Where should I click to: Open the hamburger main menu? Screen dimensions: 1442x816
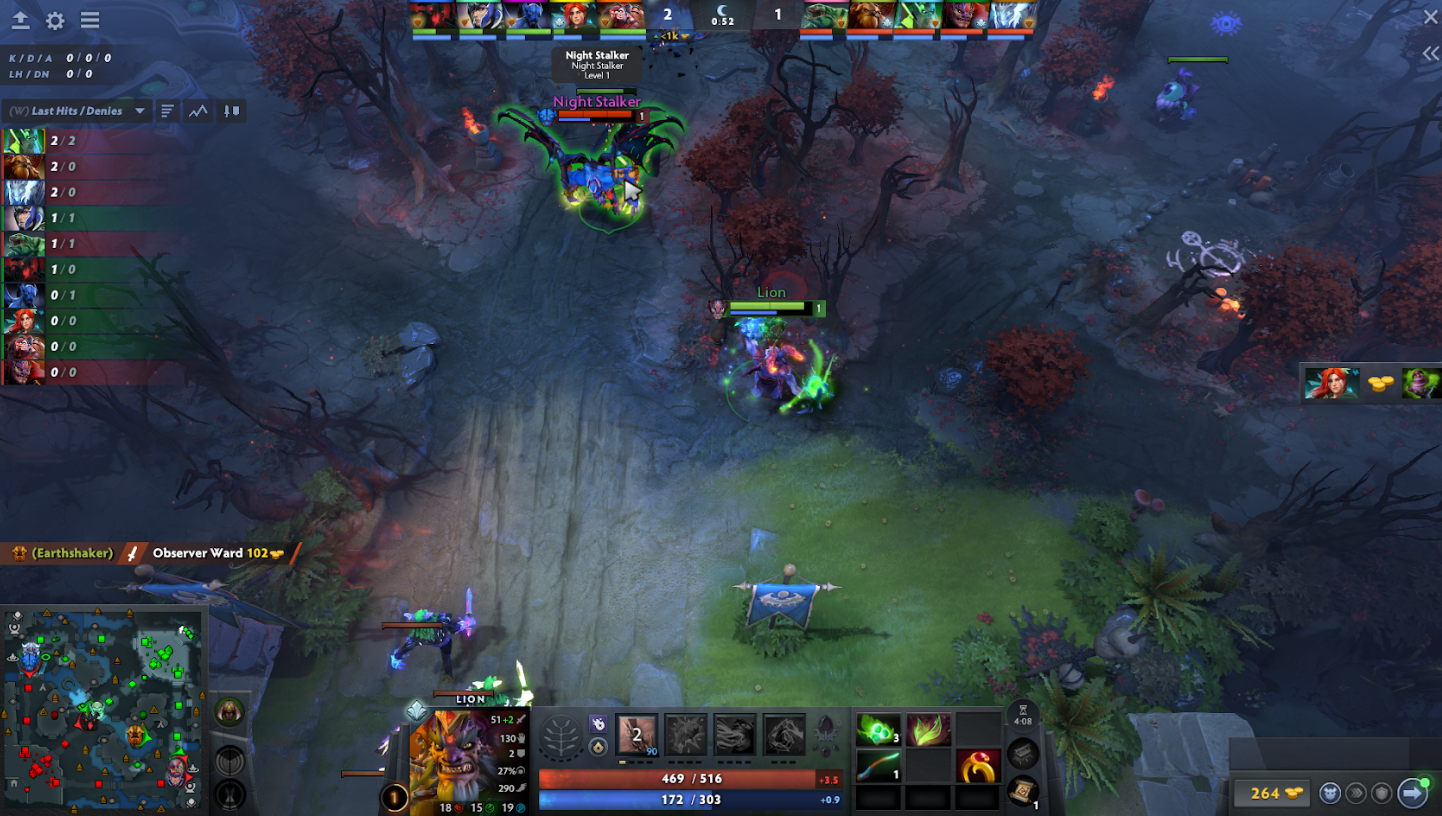coord(90,20)
